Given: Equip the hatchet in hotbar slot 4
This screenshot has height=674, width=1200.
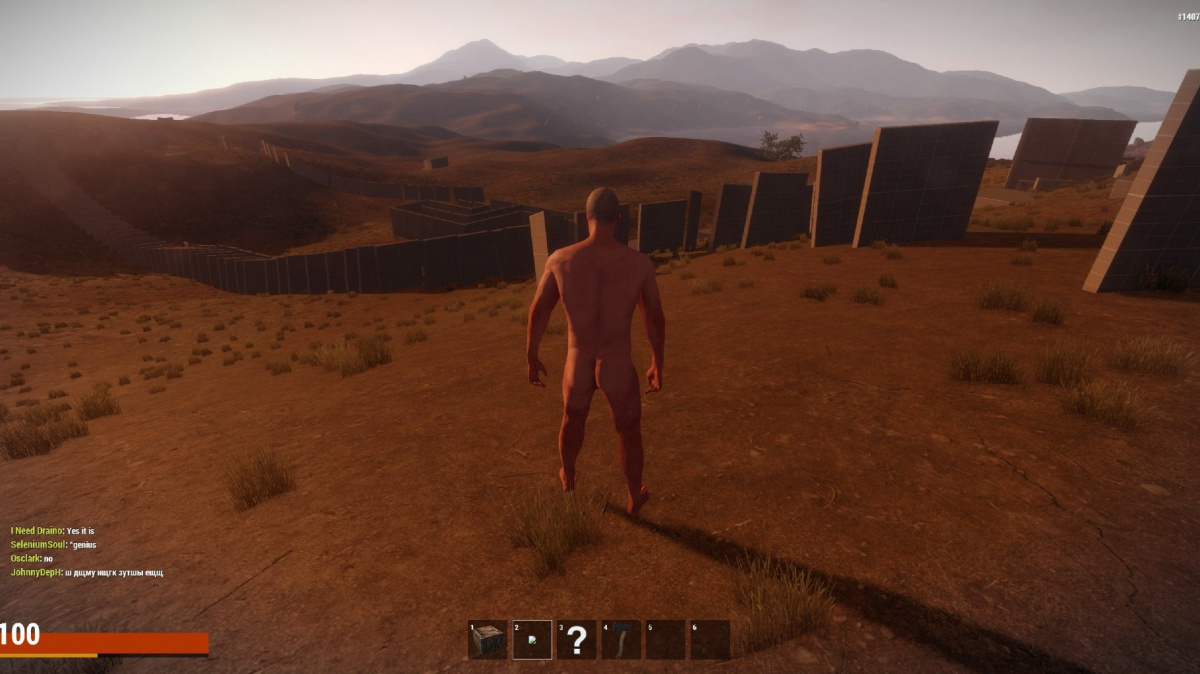Looking at the screenshot, I should point(621,640).
